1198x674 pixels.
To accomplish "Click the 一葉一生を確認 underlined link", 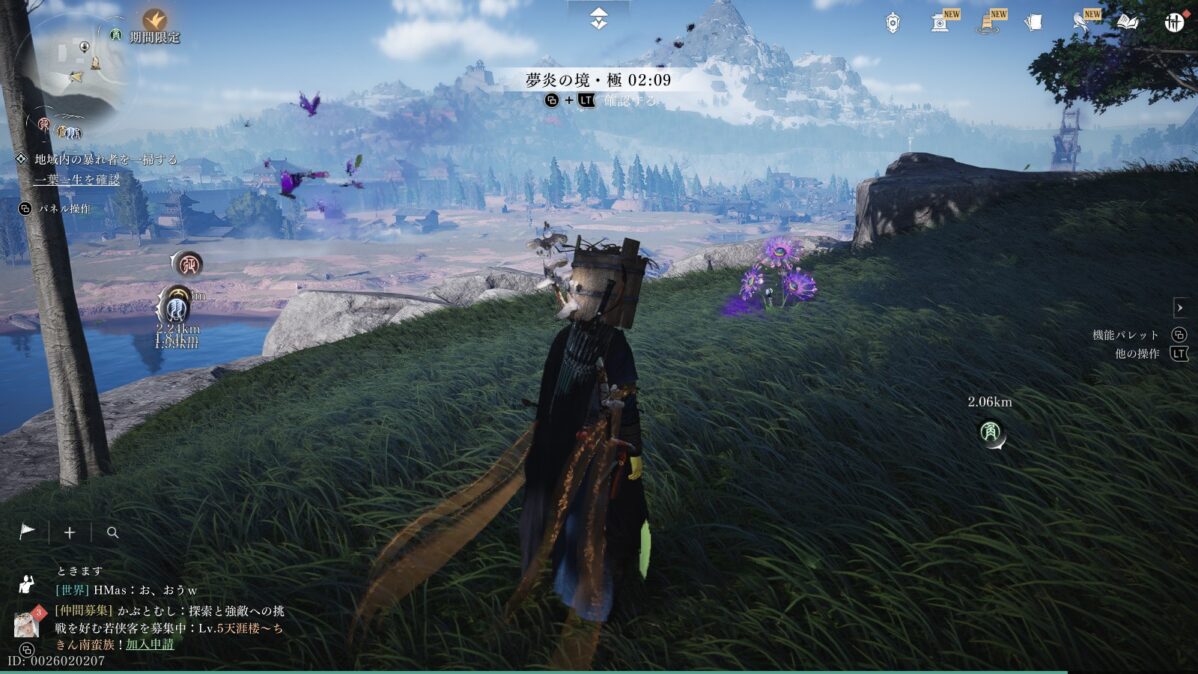I will click(76, 179).
